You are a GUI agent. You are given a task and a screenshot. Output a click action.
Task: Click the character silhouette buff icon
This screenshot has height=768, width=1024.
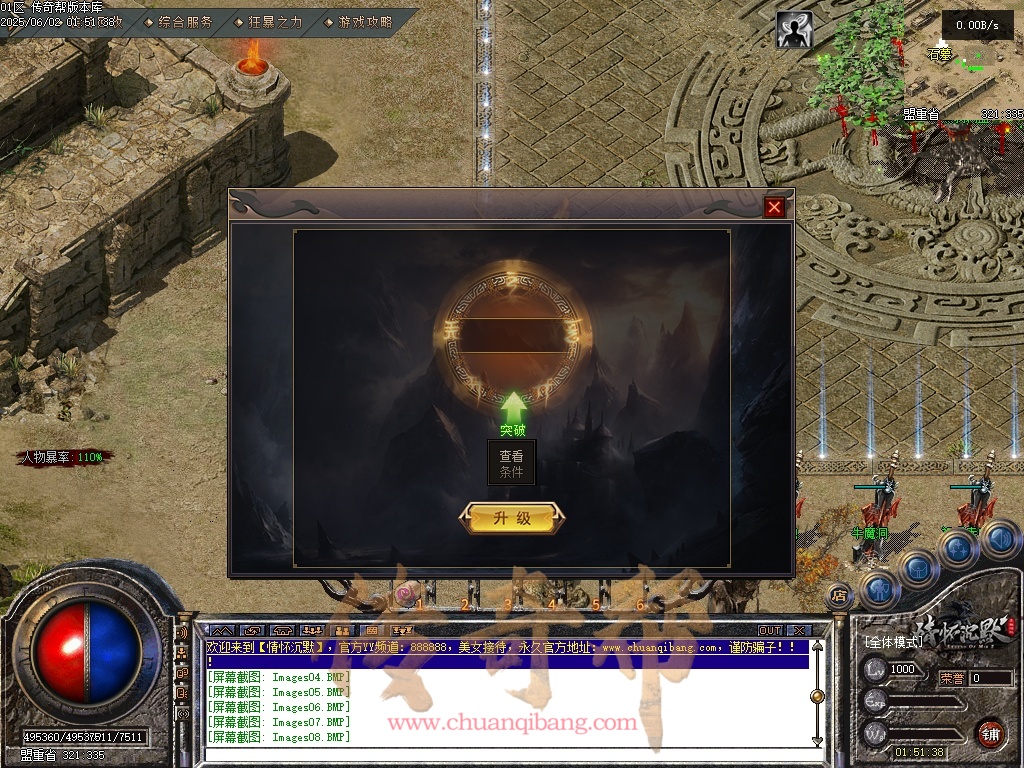794,30
